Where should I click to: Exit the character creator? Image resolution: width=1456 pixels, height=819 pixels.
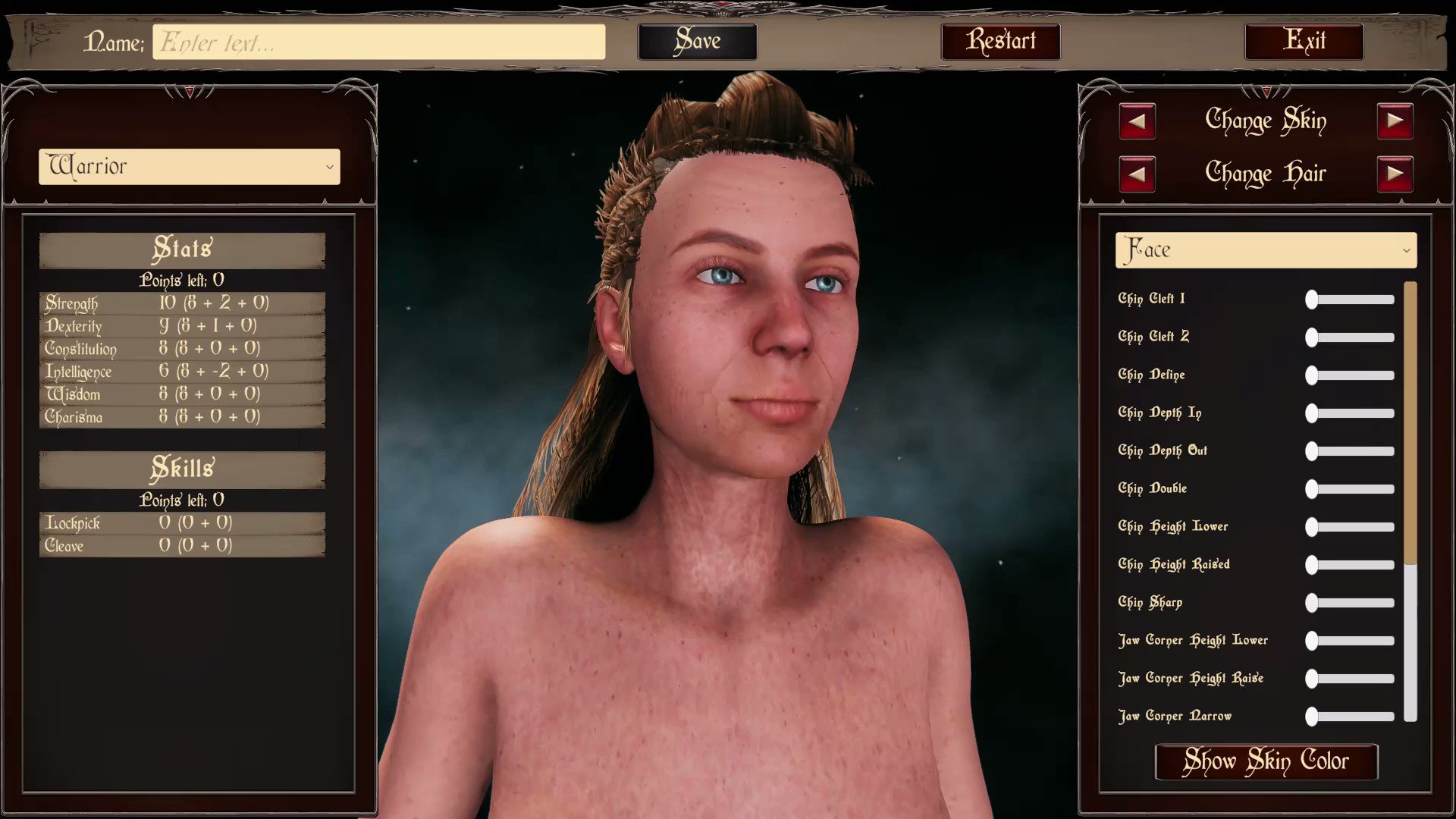click(x=1304, y=41)
